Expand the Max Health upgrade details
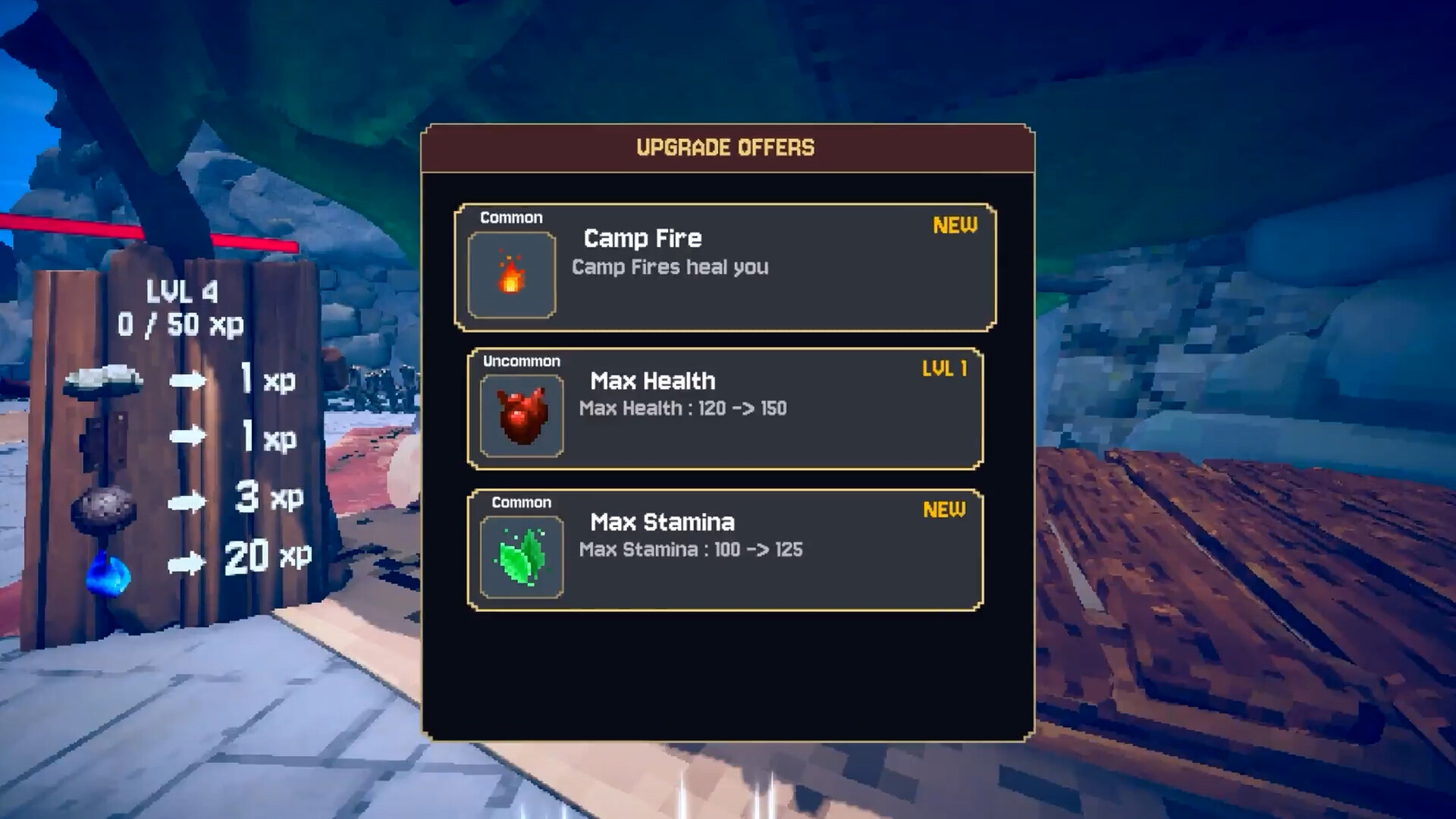Viewport: 1456px width, 819px height. 724,408
